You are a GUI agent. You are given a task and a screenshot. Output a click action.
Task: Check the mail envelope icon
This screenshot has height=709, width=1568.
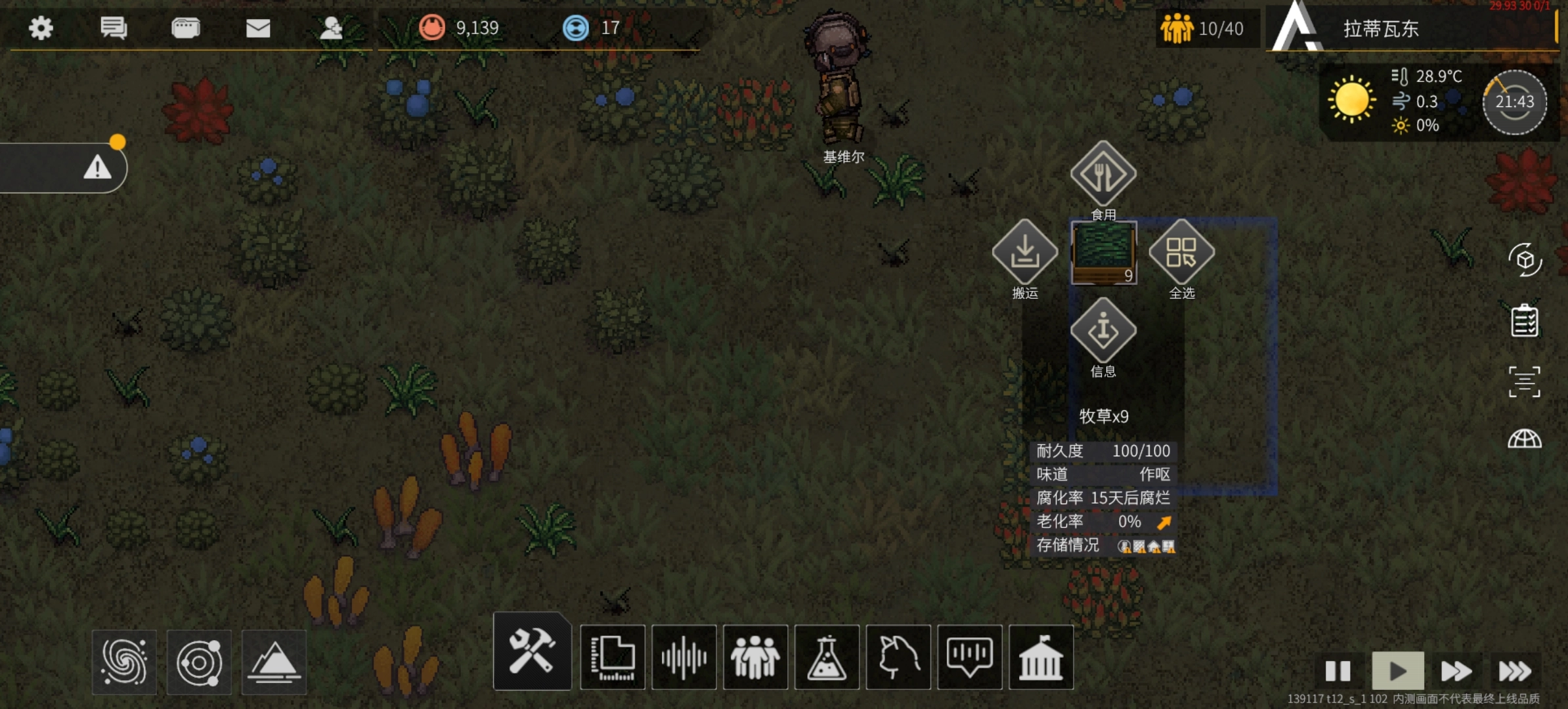[258, 28]
